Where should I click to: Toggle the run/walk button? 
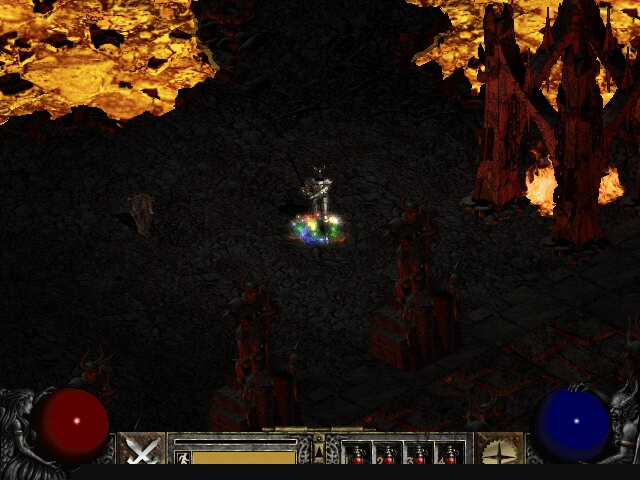pyautogui.click(x=182, y=457)
